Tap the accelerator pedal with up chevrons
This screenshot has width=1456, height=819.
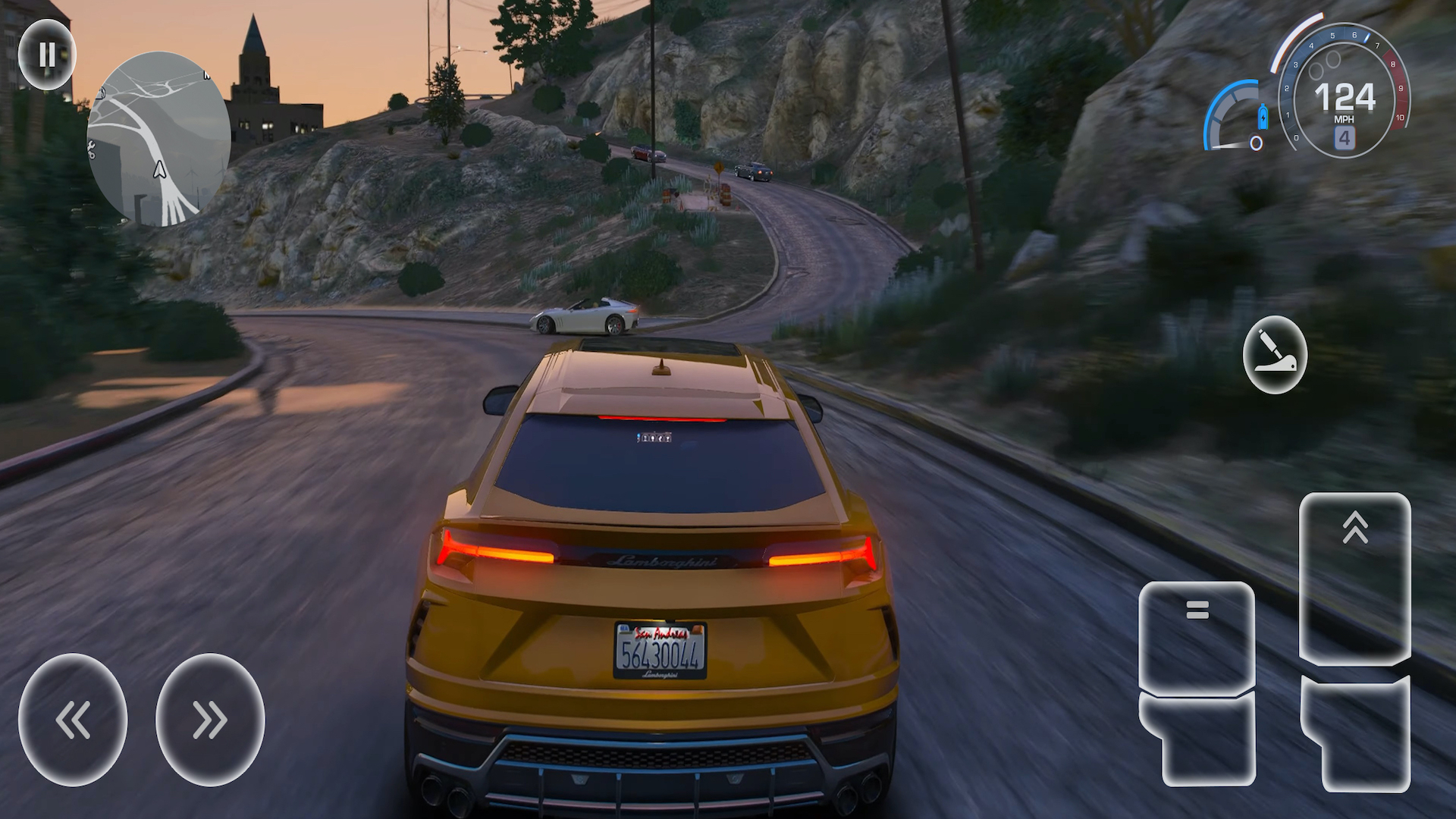click(x=1354, y=578)
